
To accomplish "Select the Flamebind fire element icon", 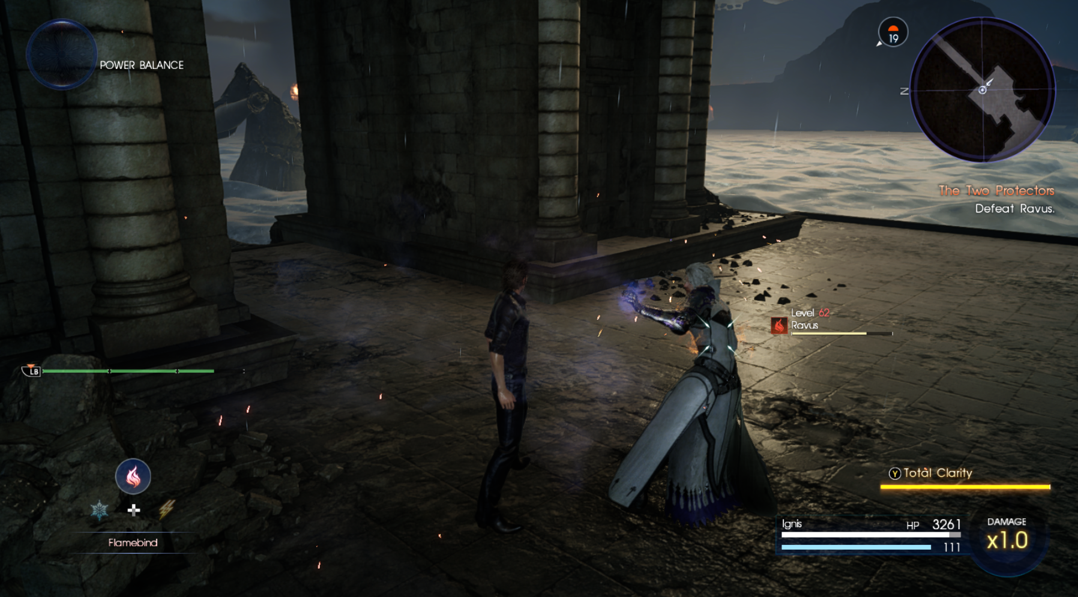I will point(133,476).
